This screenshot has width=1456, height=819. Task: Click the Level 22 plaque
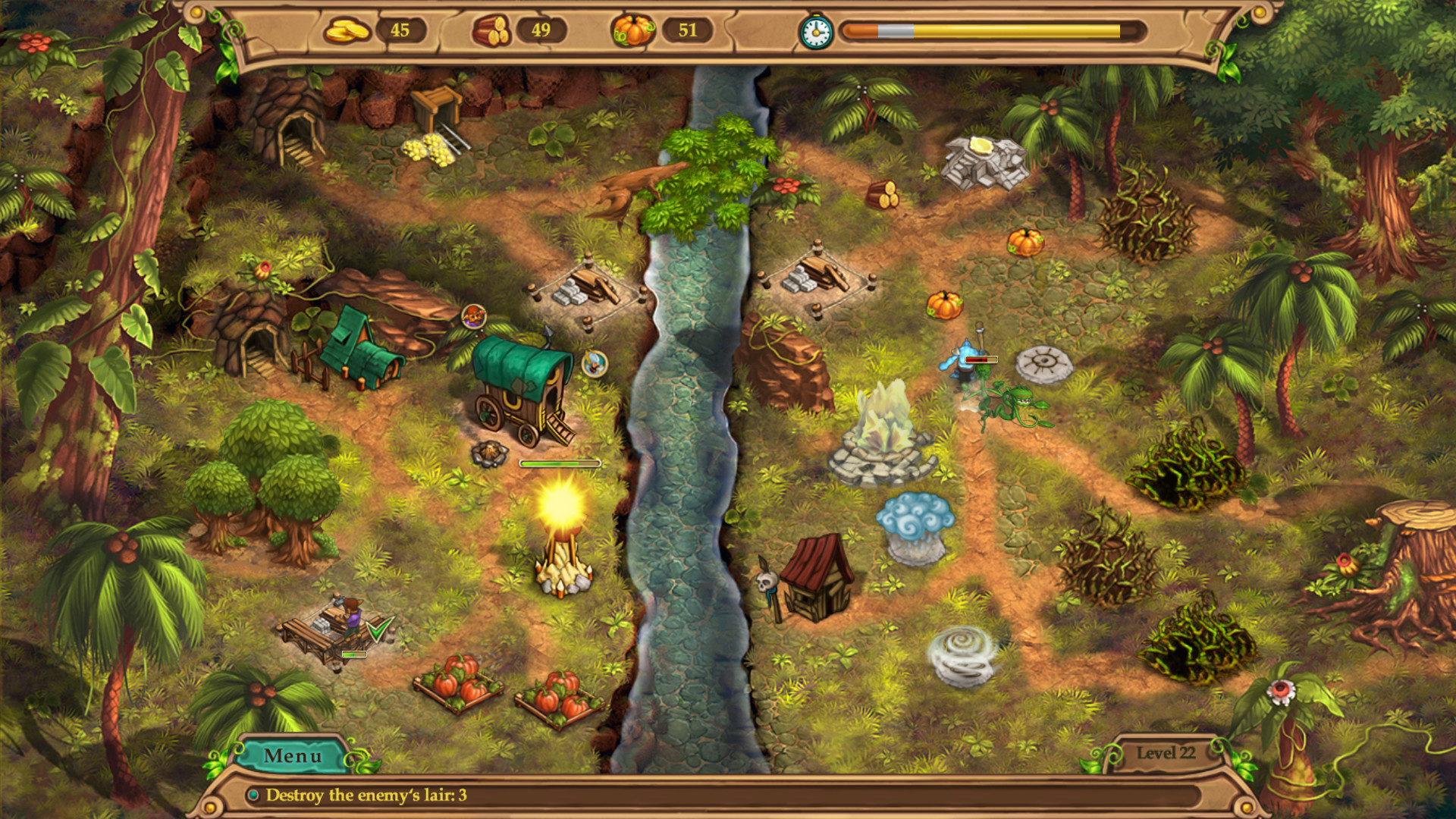click(x=1166, y=751)
